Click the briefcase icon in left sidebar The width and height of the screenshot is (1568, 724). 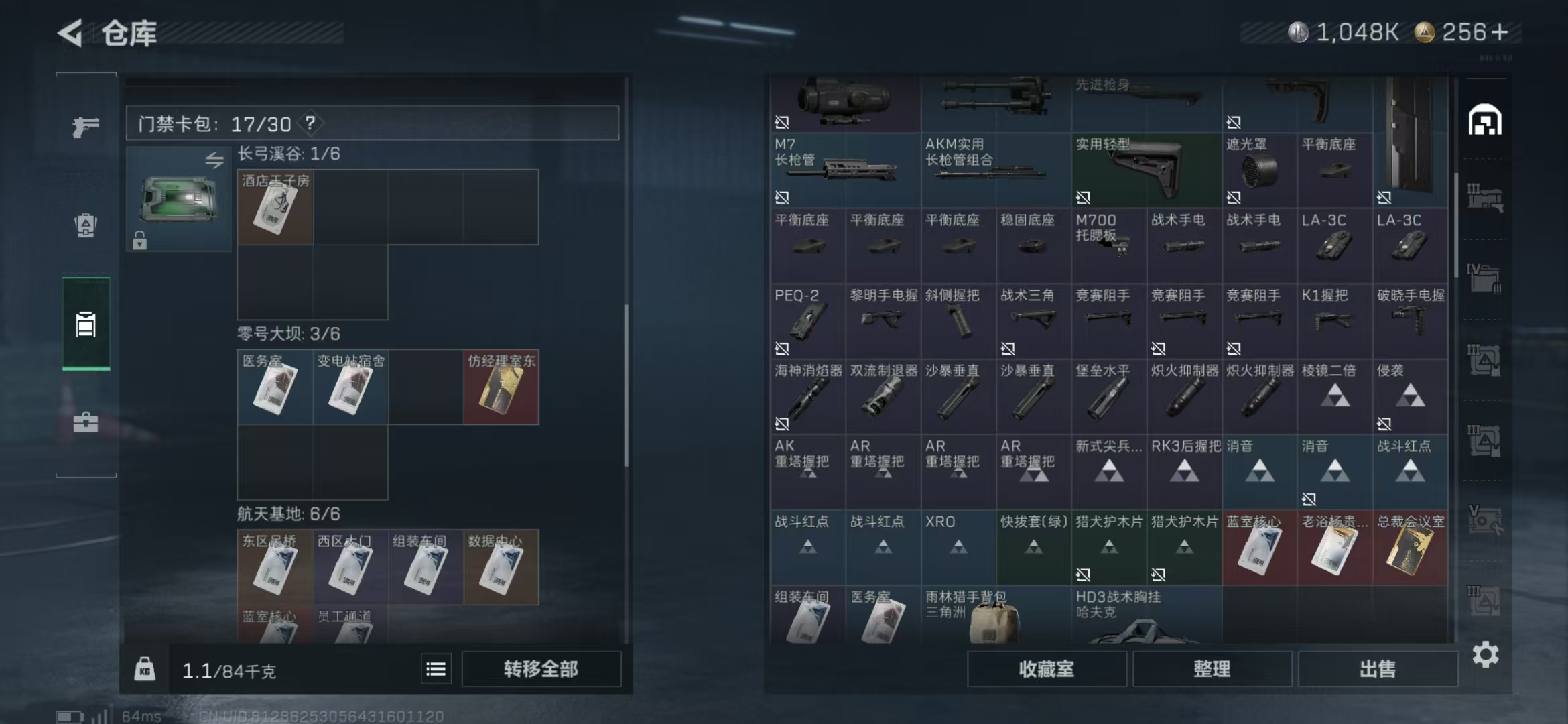pyautogui.click(x=86, y=423)
